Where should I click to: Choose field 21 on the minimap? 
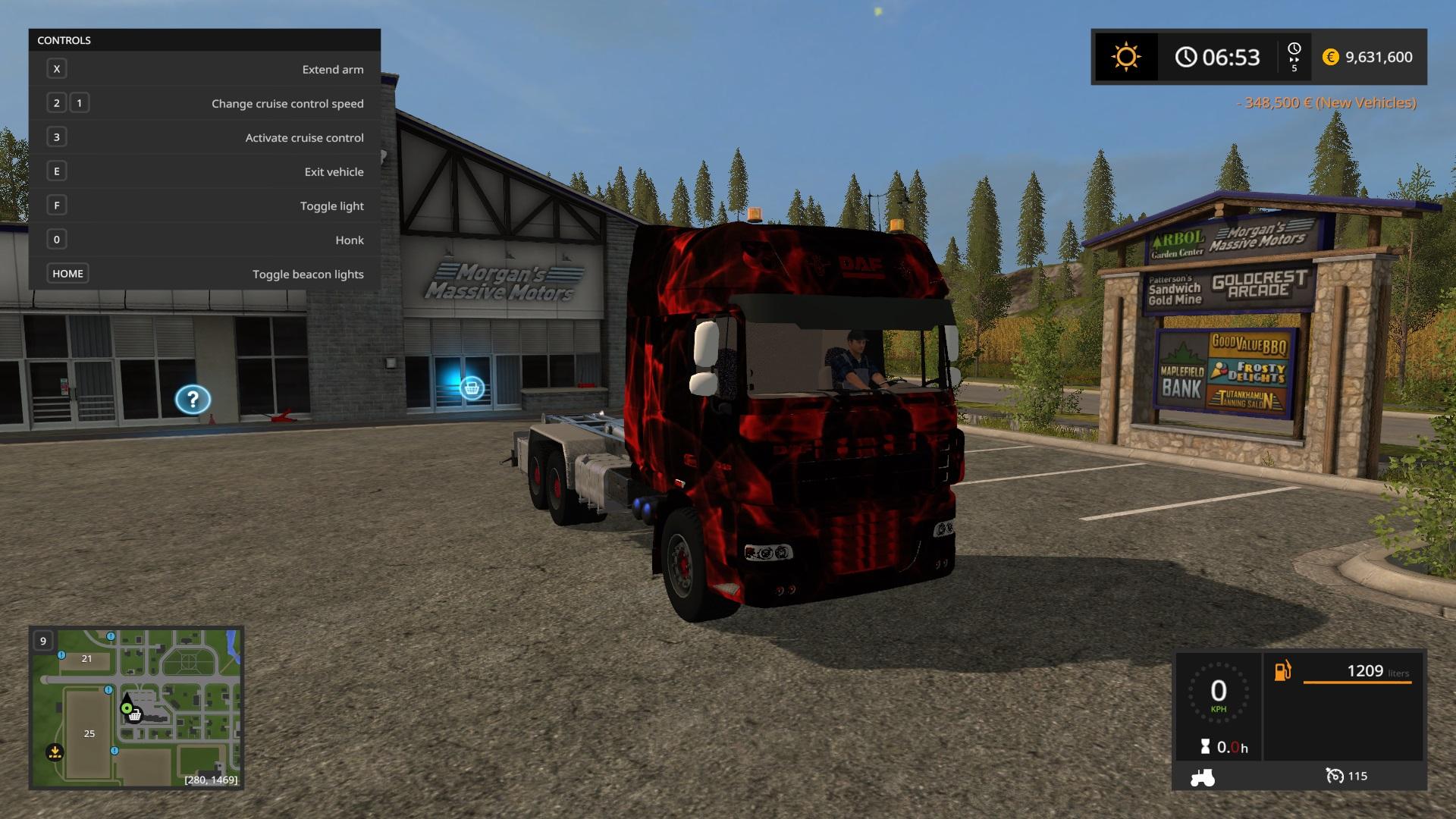pyautogui.click(x=86, y=659)
